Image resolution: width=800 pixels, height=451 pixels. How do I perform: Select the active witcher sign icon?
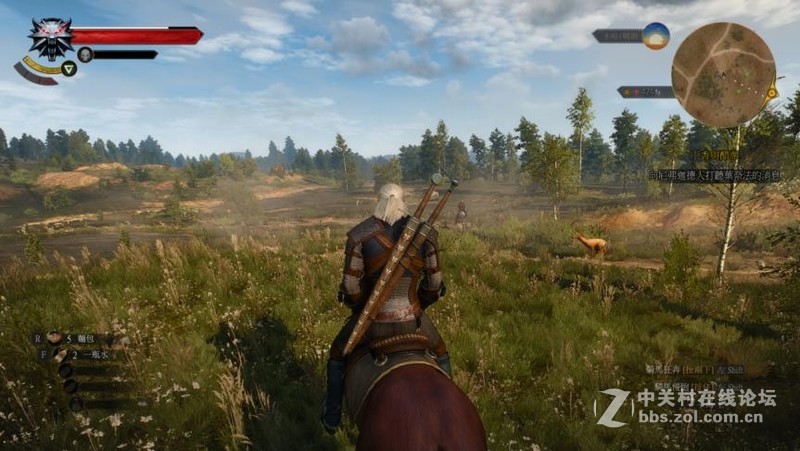[x=69, y=69]
